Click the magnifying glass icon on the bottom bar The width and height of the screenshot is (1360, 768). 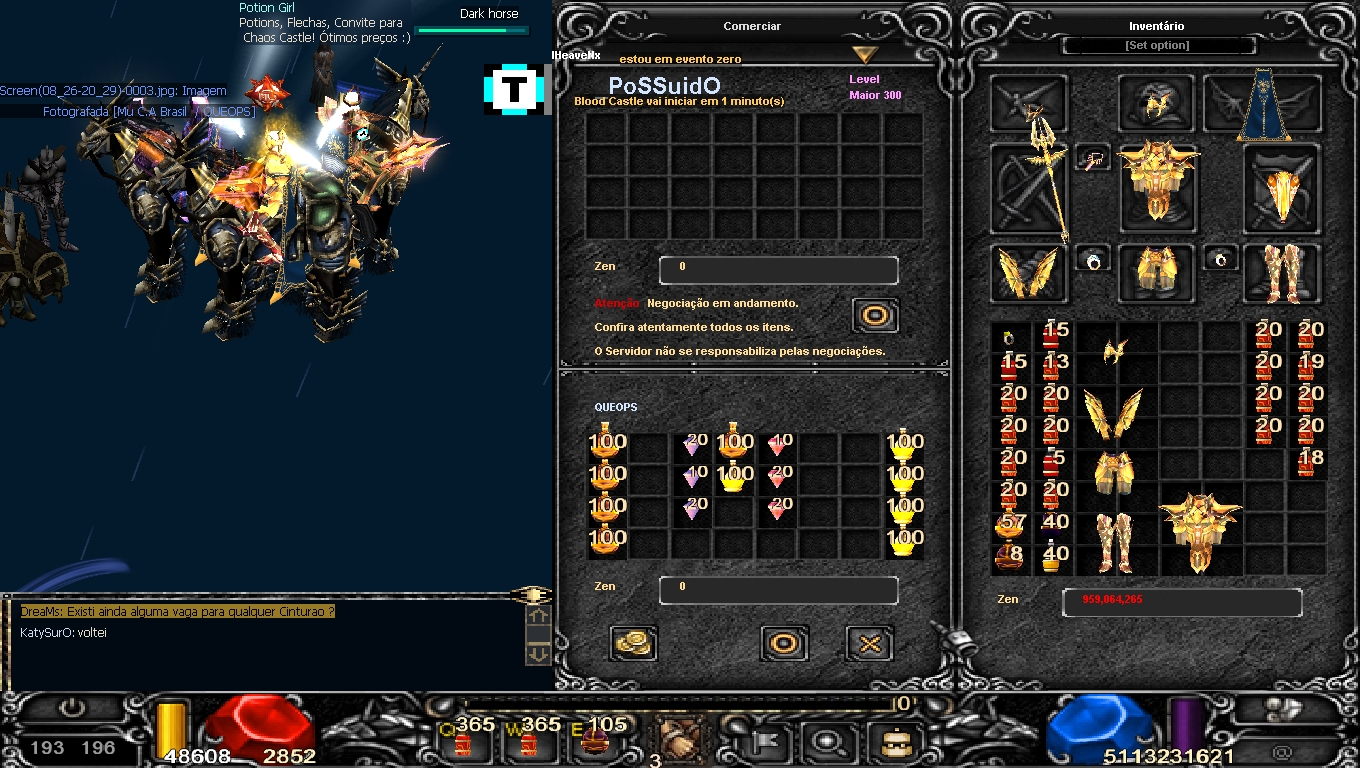pos(828,742)
